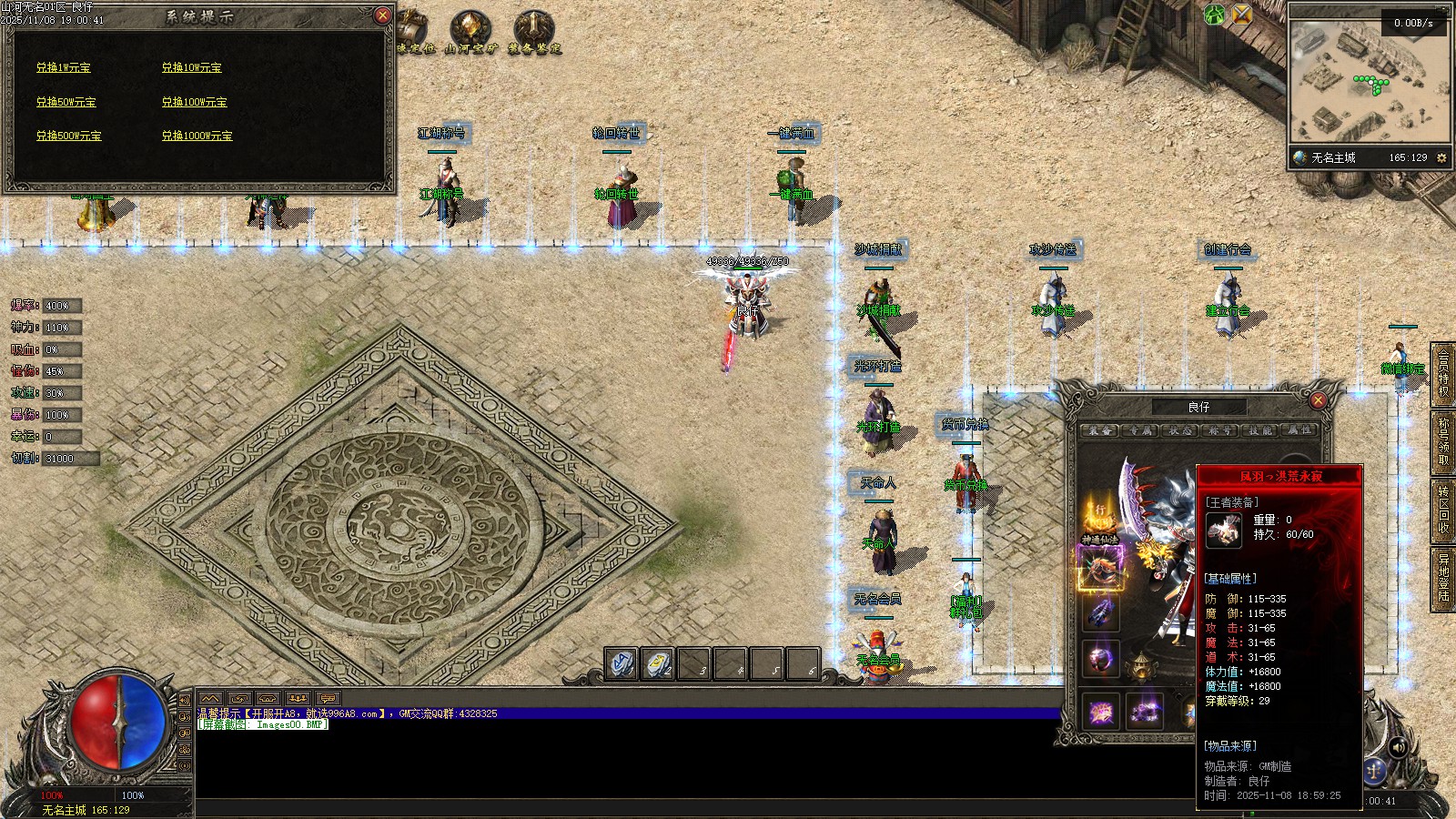This screenshot has height=819, width=1456.
Task: Switch to the 装备 tab in character panel
Action: [x=1099, y=430]
